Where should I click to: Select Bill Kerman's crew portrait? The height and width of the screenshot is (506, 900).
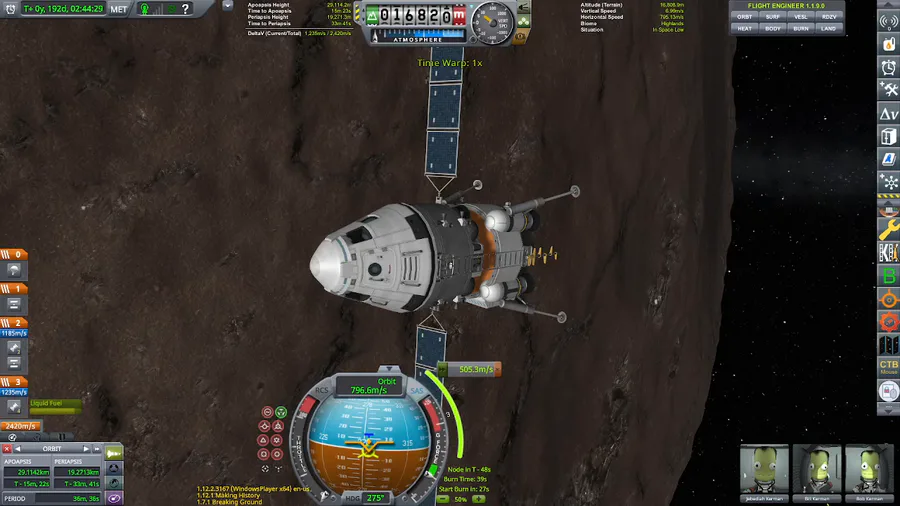[x=817, y=469]
